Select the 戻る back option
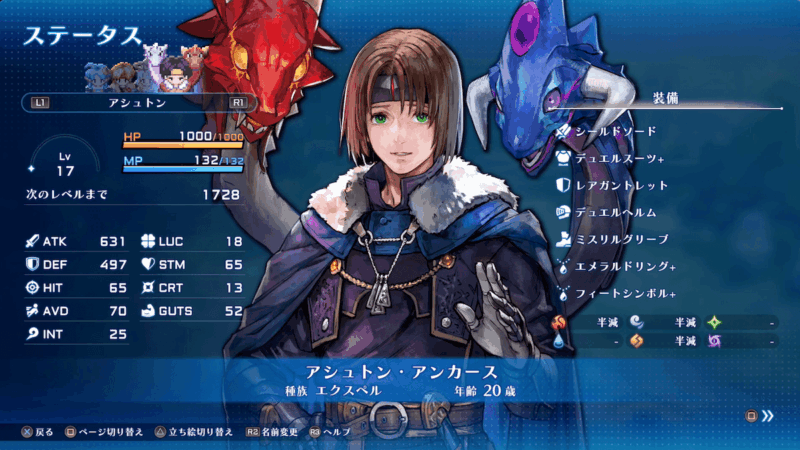Viewport: 800px width, 450px height. (38, 432)
